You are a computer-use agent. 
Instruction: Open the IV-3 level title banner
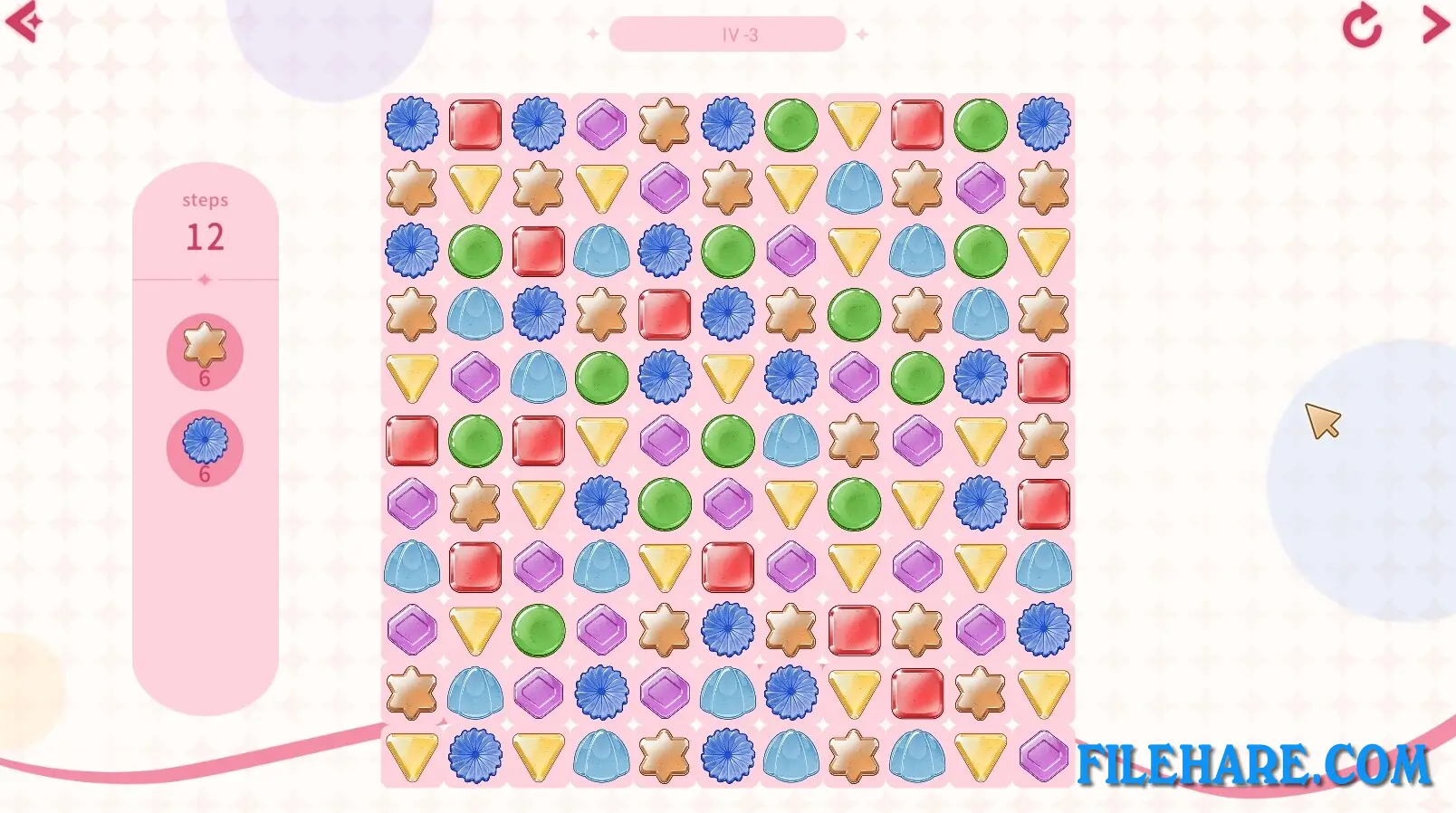(738, 34)
